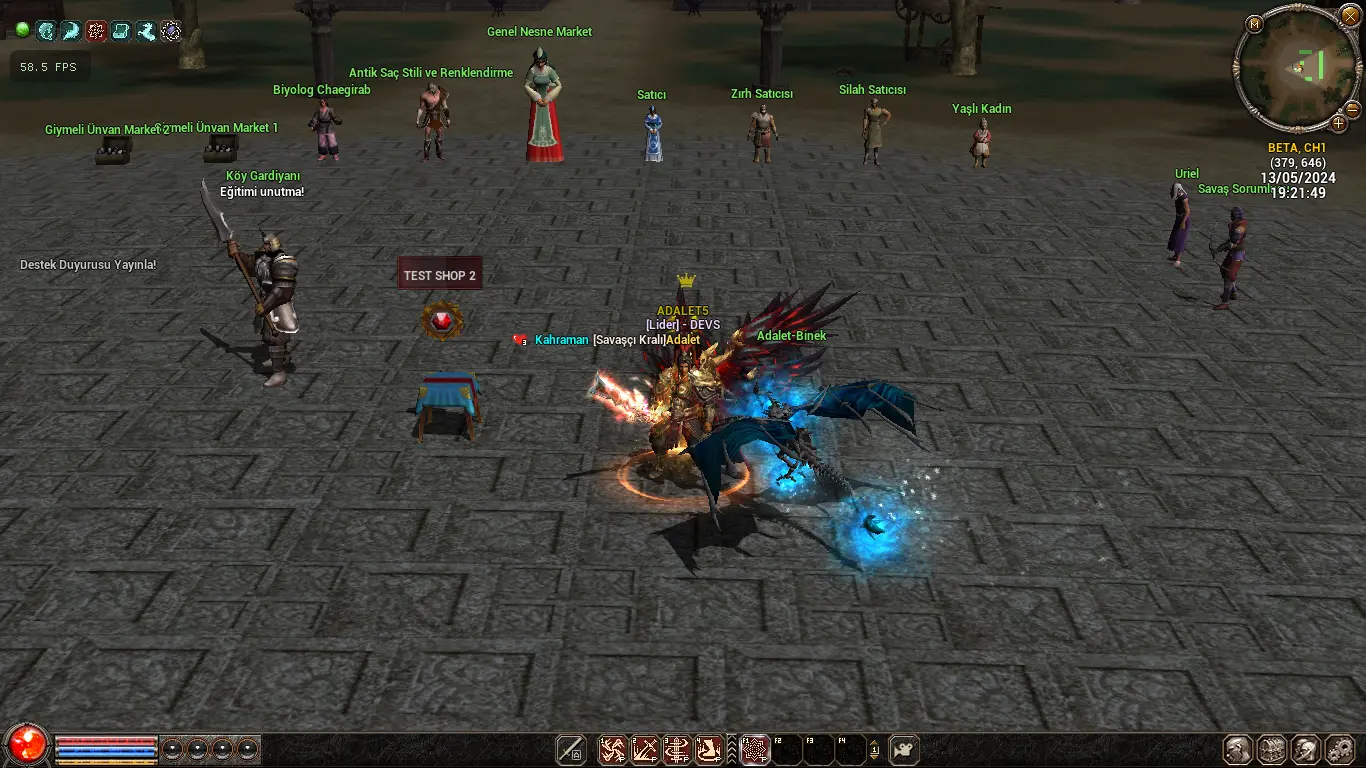Select the treasure chest buff icon
This screenshot has height=768, width=1366.
click(121, 31)
